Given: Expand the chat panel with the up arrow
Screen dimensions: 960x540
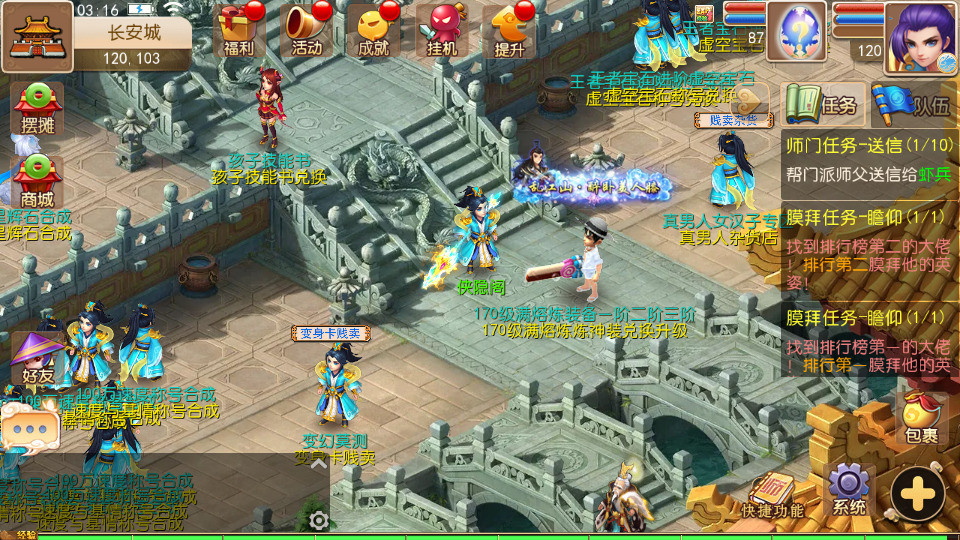Looking at the screenshot, I should pyautogui.click(x=318, y=462).
